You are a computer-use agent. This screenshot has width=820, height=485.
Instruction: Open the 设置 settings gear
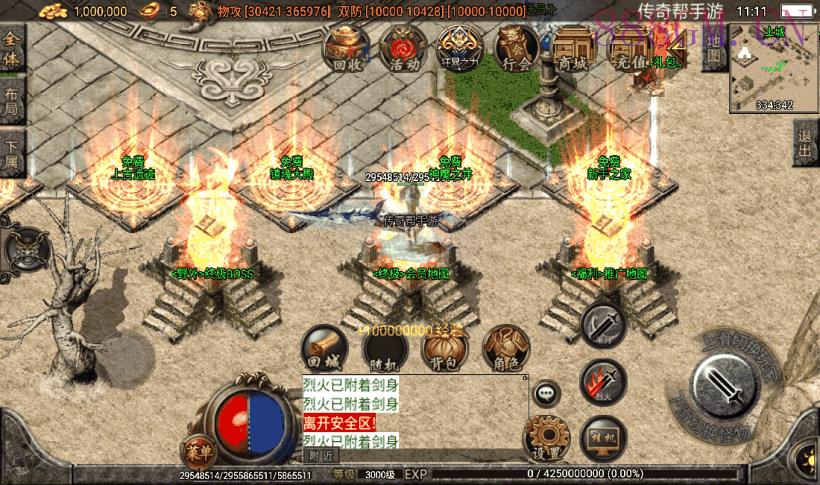coord(548,438)
